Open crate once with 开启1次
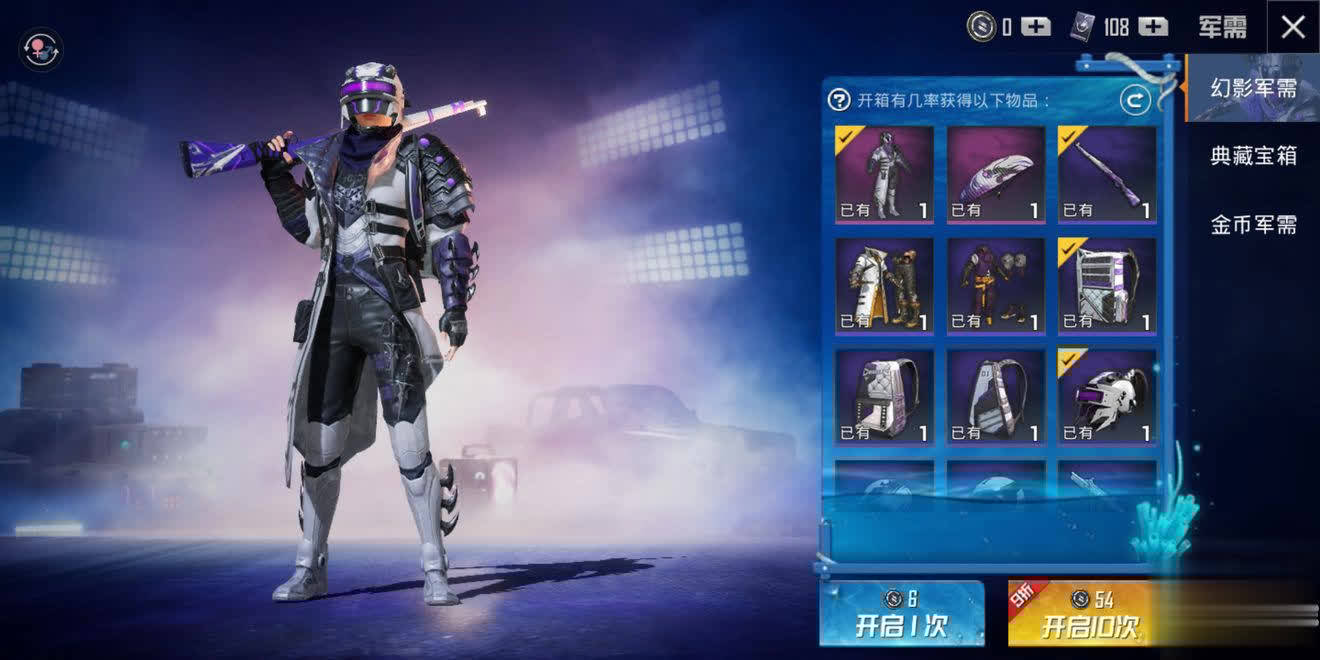Screen dimensions: 1320x660 click(901, 613)
